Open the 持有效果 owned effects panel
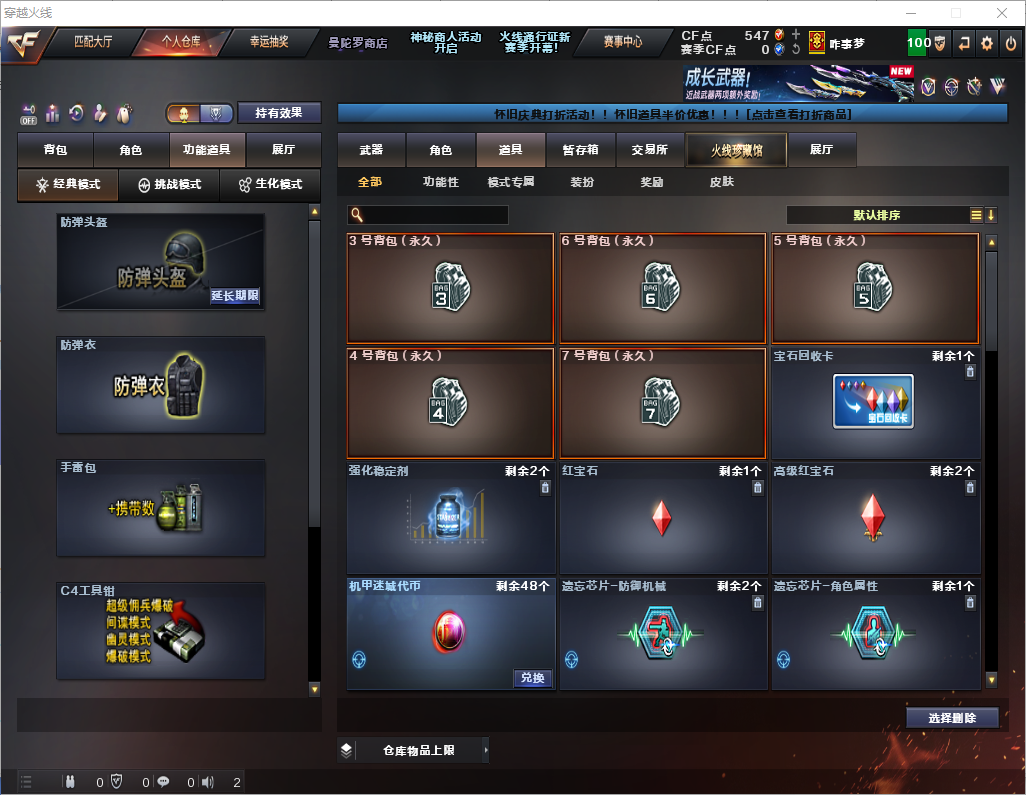Viewport: 1026px width, 795px height. (x=279, y=113)
